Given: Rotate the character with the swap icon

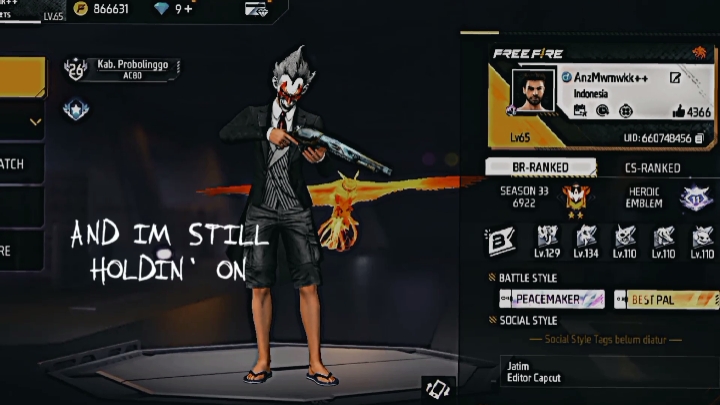Looking at the screenshot, I should [x=437, y=388].
